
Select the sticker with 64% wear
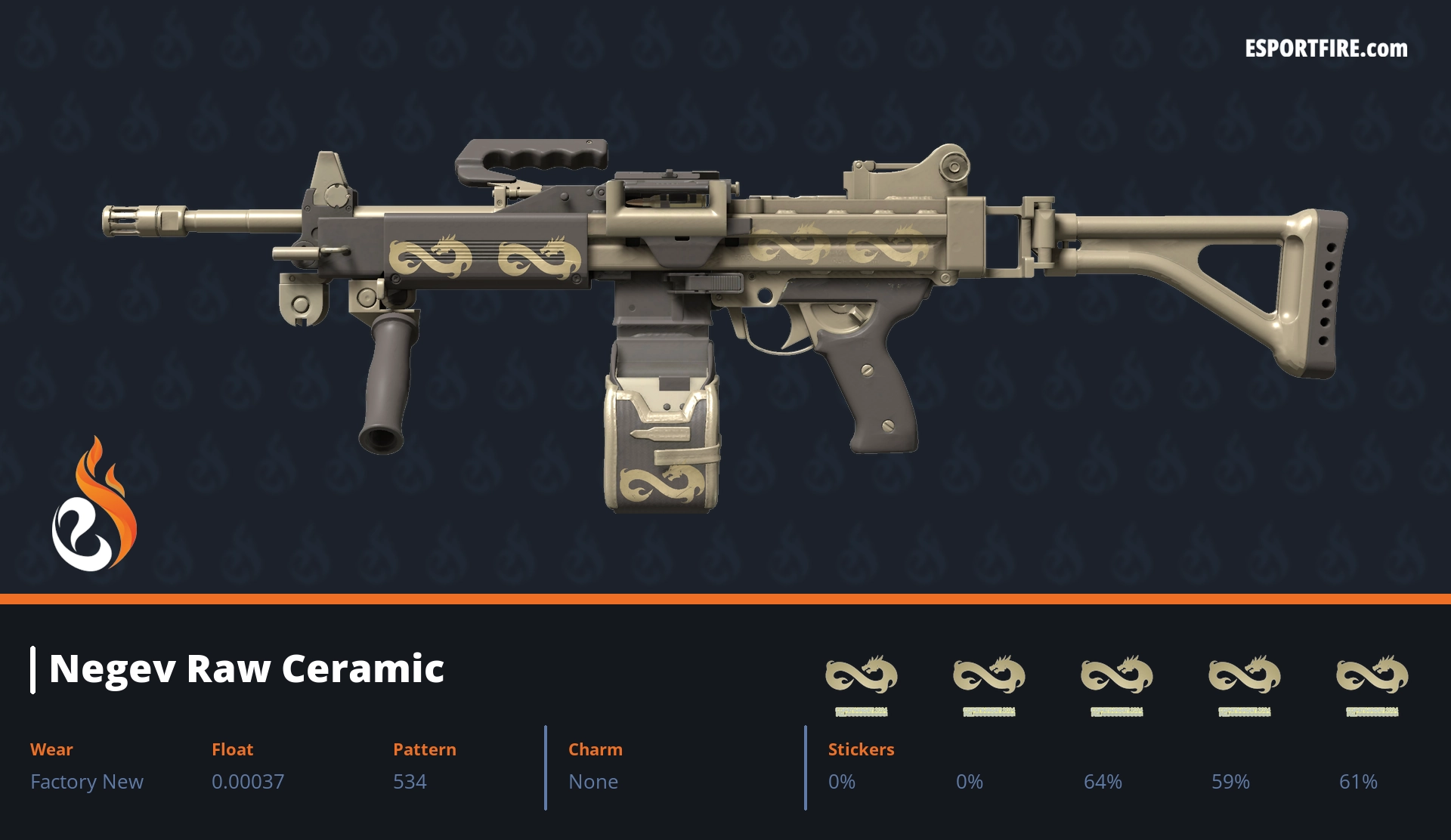point(1116,675)
